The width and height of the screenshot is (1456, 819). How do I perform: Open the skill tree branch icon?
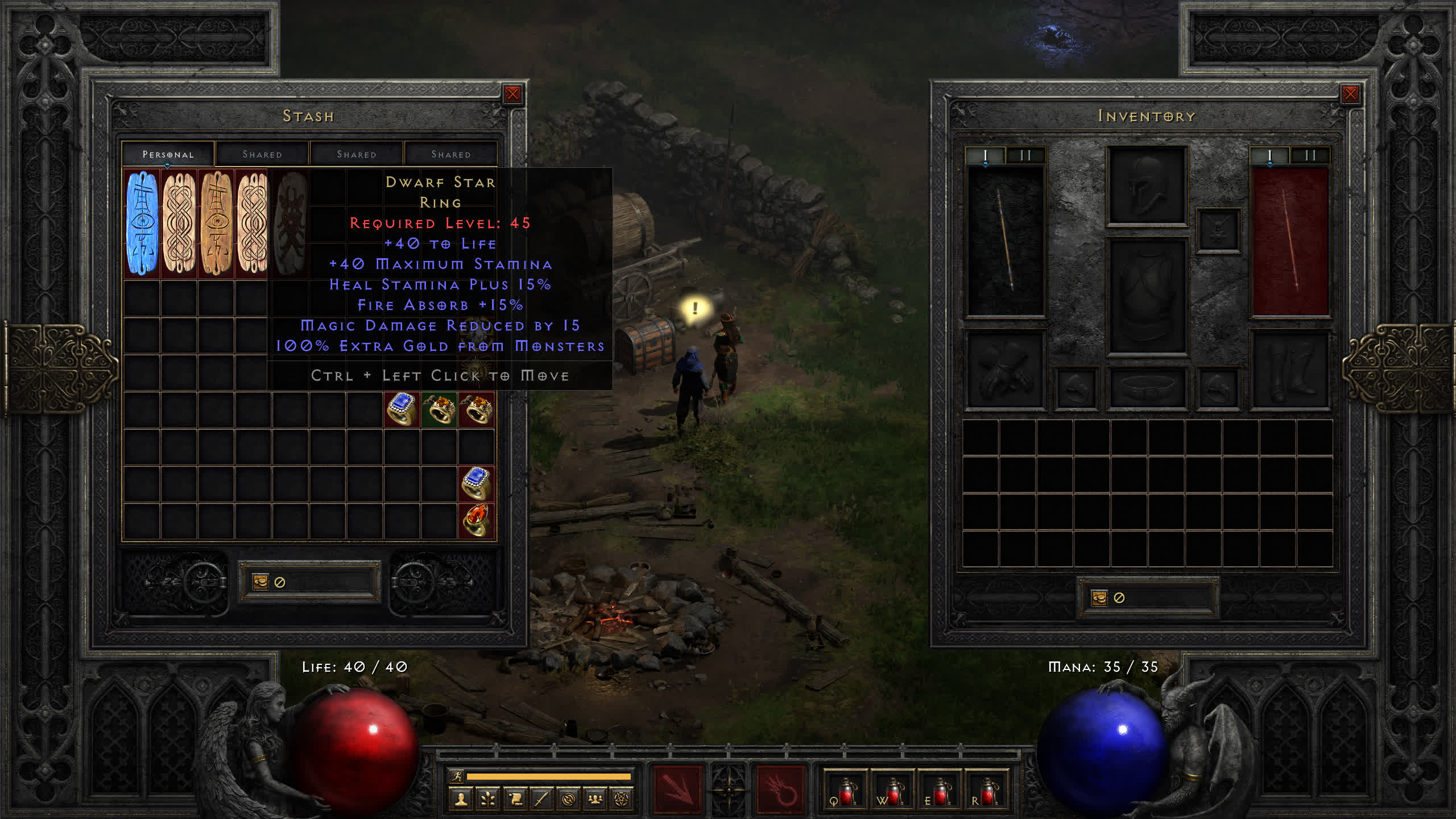[488, 800]
